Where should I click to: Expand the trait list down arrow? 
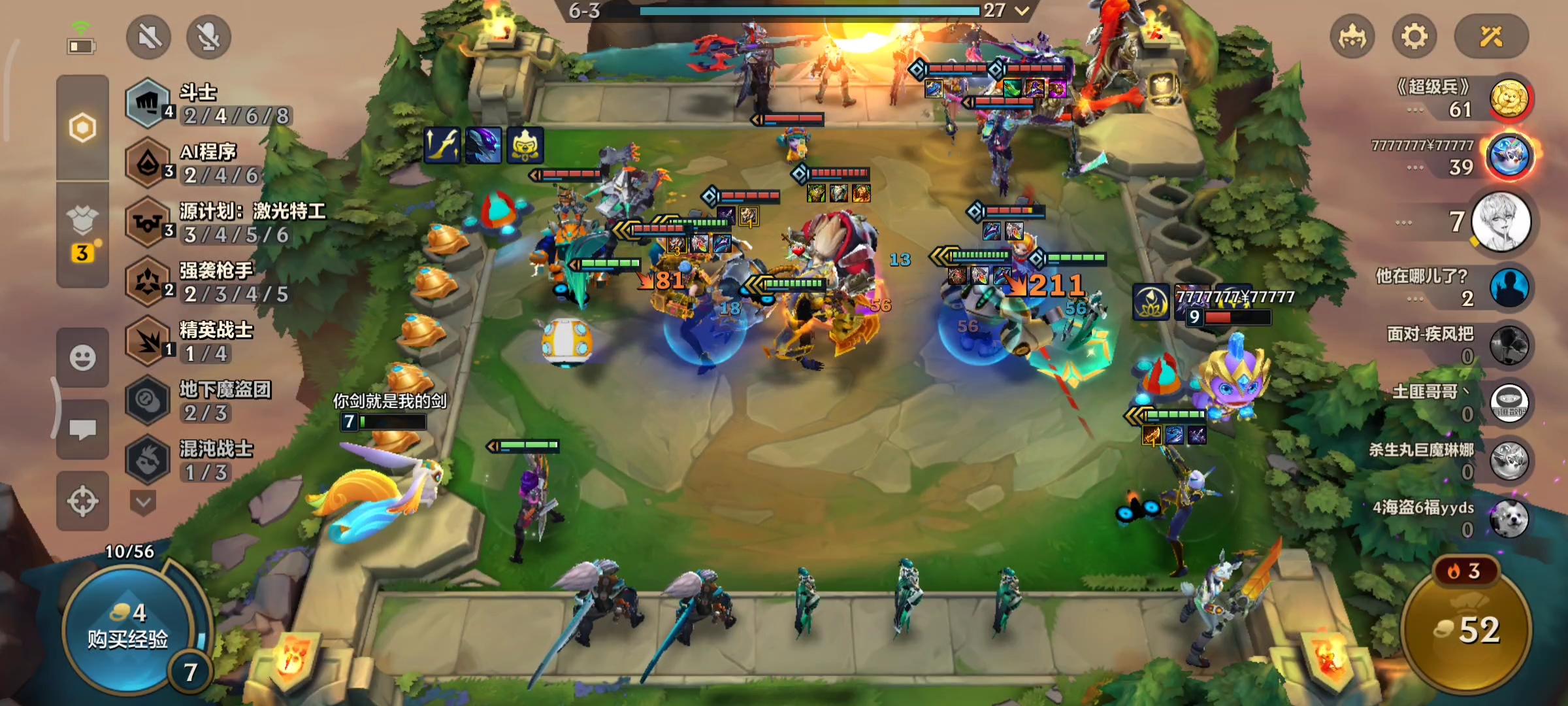click(144, 502)
